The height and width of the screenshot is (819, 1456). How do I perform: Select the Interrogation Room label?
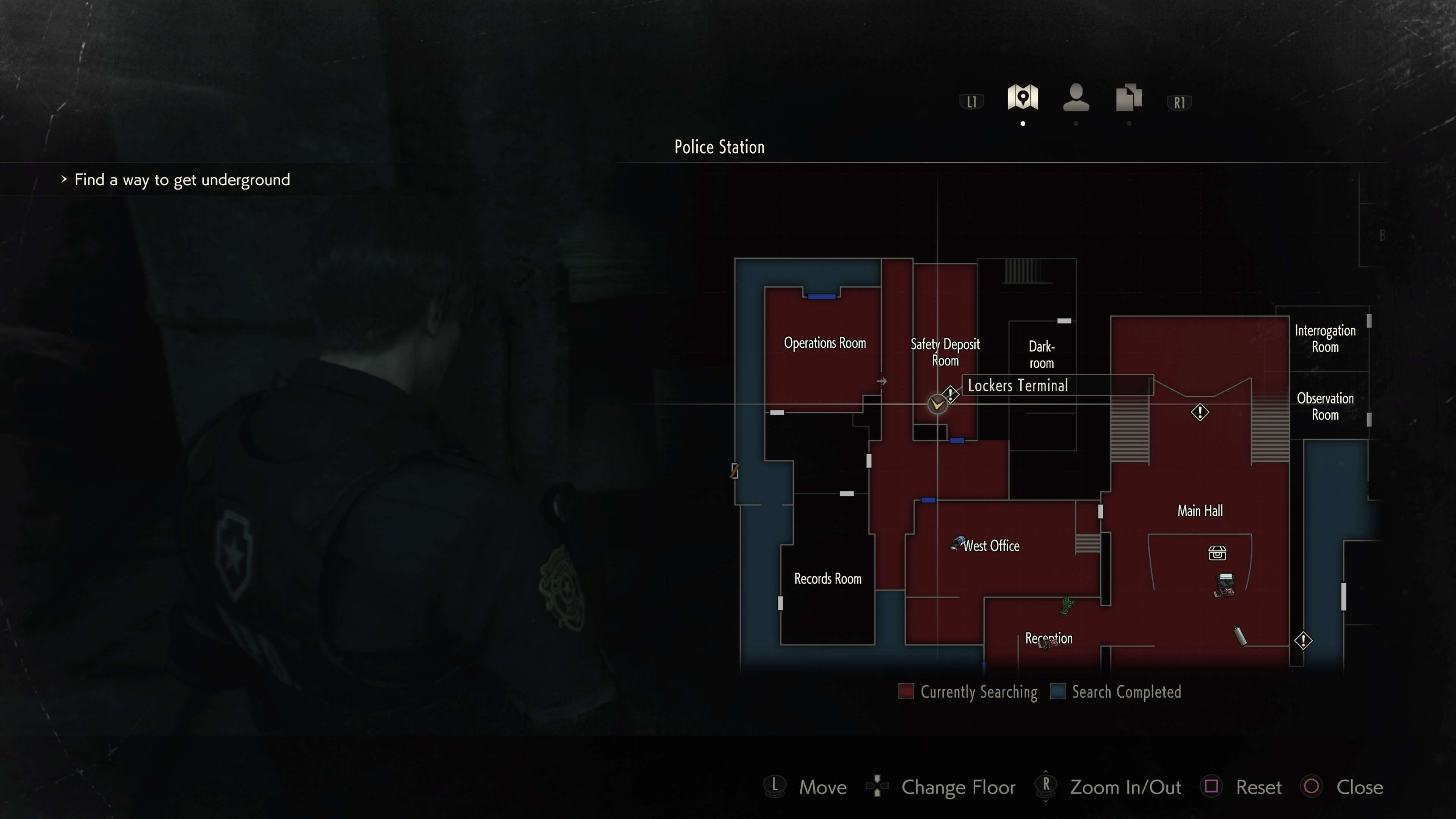click(x=1324, y=339)
